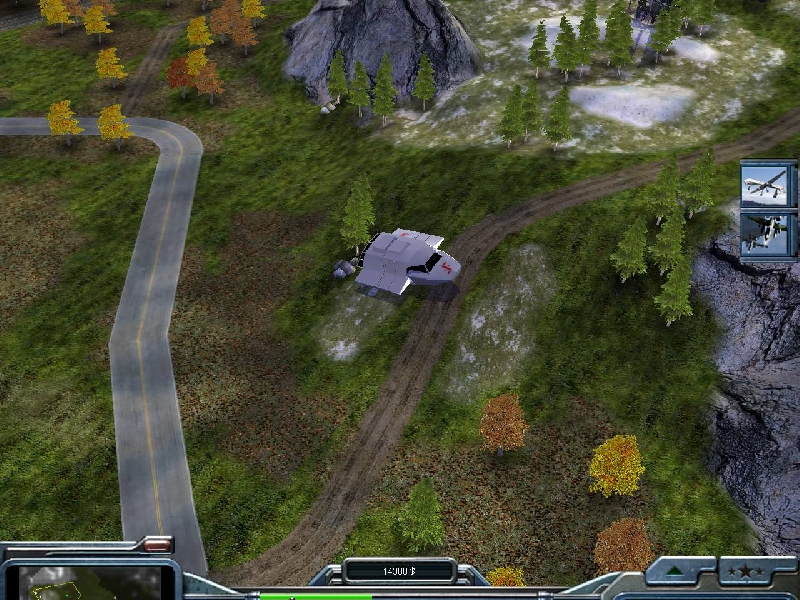Activate the Spy Drone power shortcut
Viewport: 800px width, 600px height.
click(768, 185)
